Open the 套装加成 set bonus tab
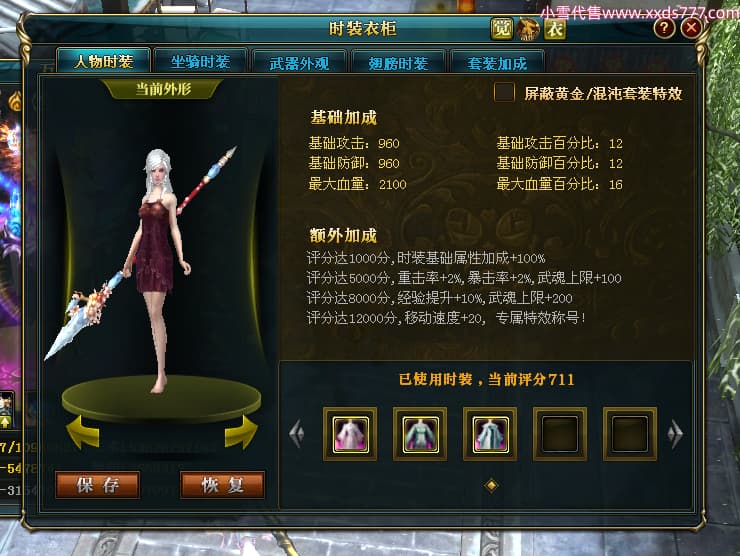This screenshot has width=740, height=556. click(x=496, y=62)
